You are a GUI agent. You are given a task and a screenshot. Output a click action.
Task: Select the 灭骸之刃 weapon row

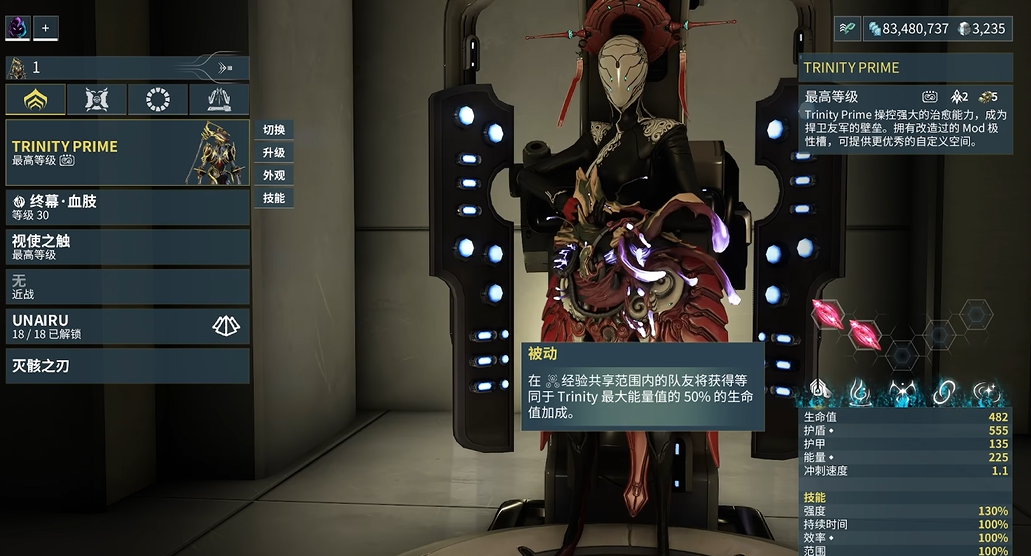[127, 366]
